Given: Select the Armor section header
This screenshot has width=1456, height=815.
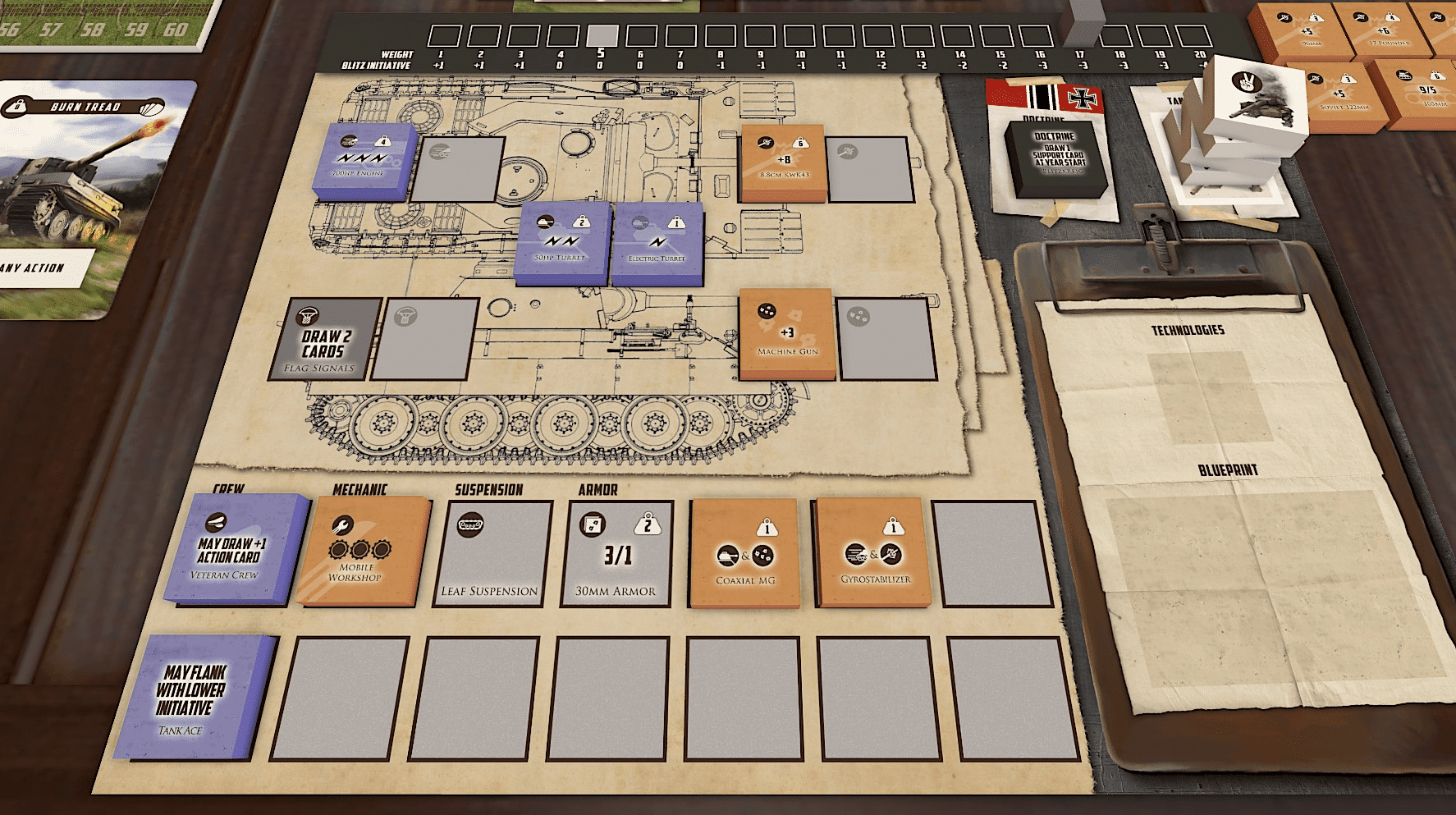Looking at the screenshot, I should (x=596, y=490).
